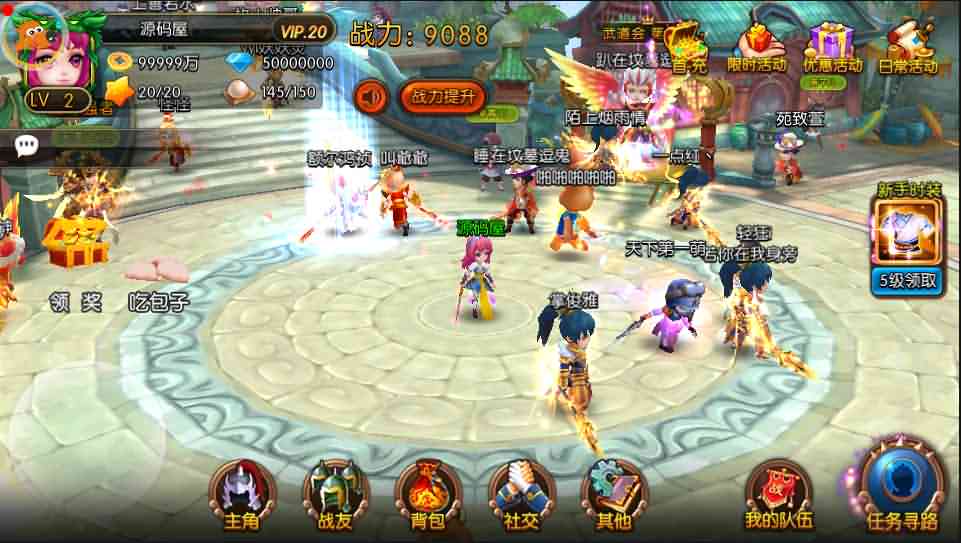Open 日常活动 daily activities

[x=908, y=47]
